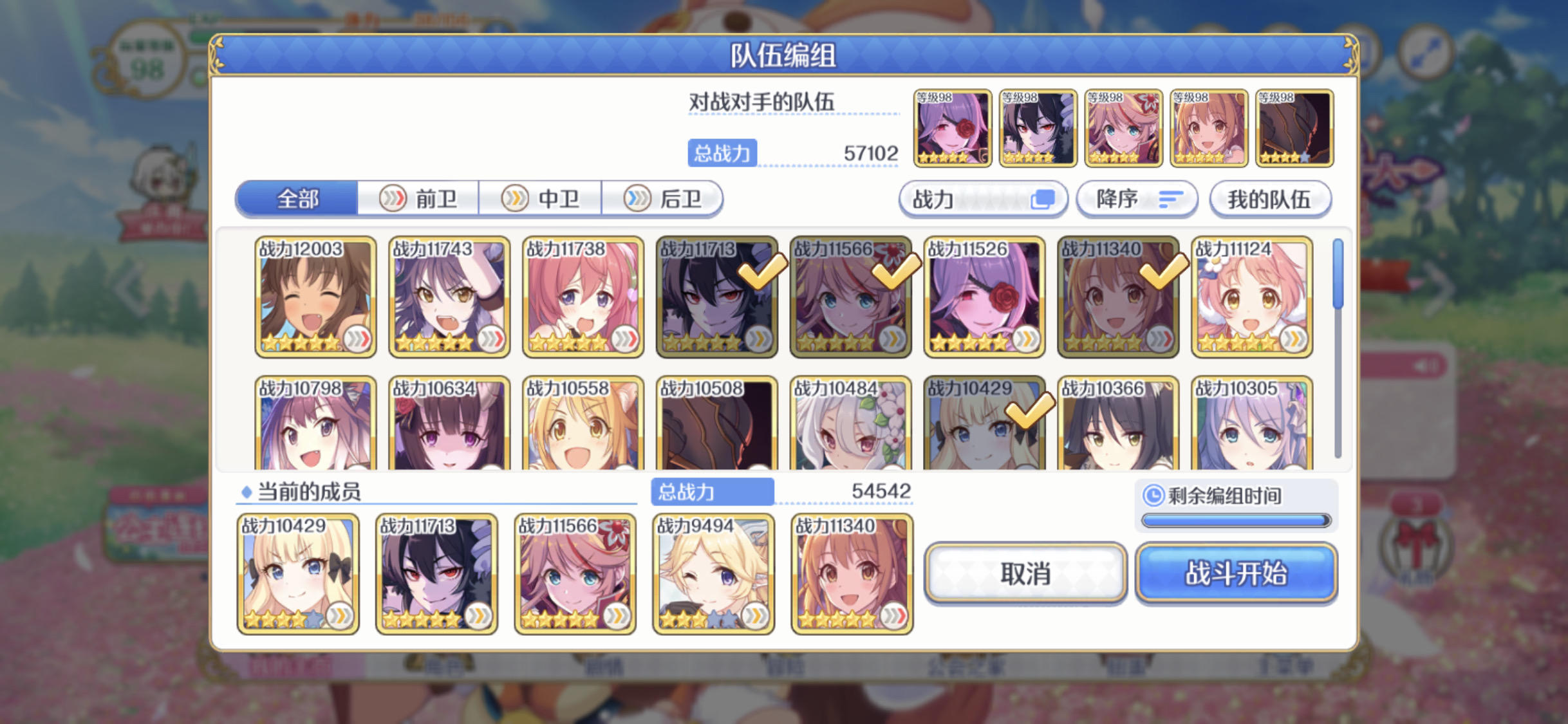Viewport: 1568px width, 724px height.
Task: Click the descending-sort lines icon on 降序 button
Action: click(x=1171, y=200)
